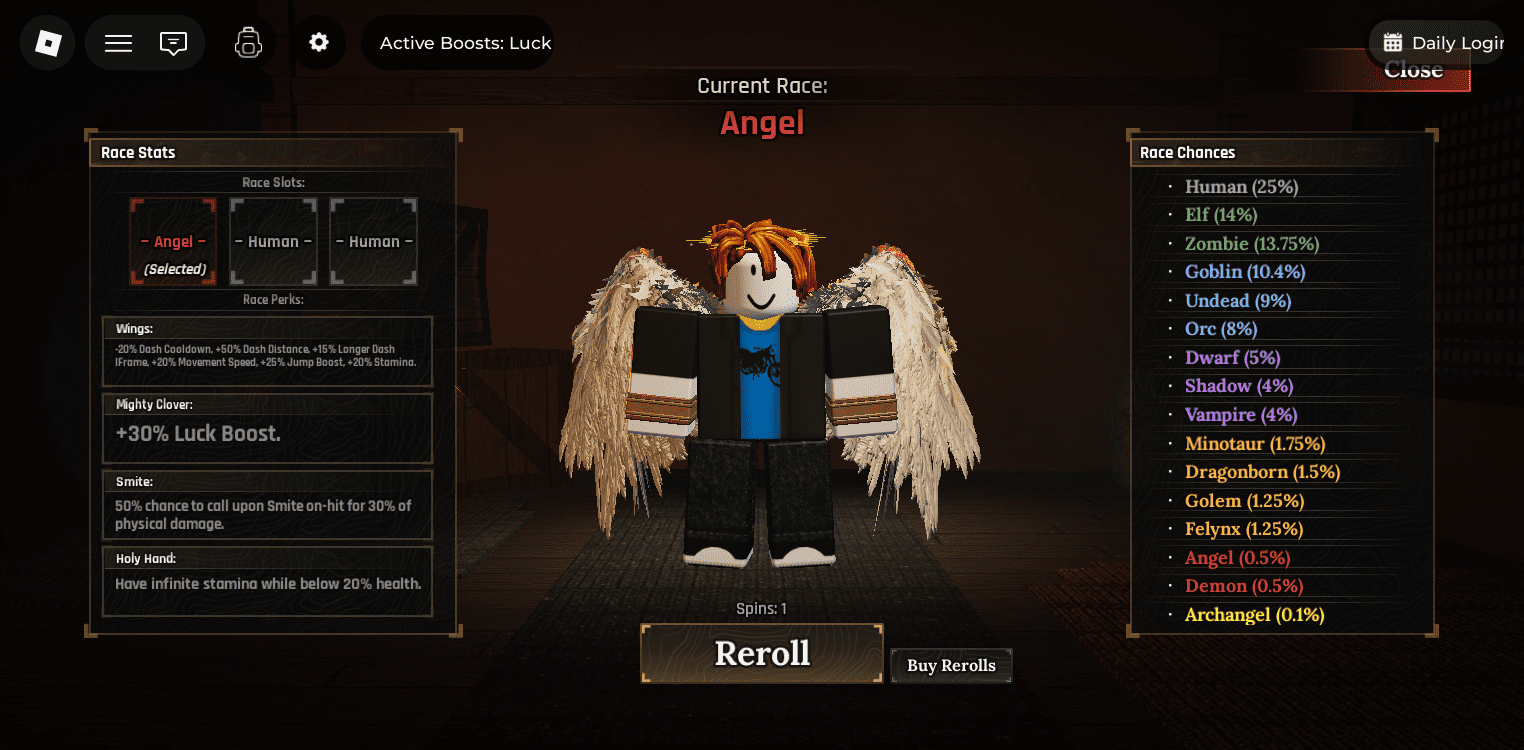Viewport: 1524px width, 750px height.
Task: Click the Spins: 1 counter
Action: [x=762, y=607]
